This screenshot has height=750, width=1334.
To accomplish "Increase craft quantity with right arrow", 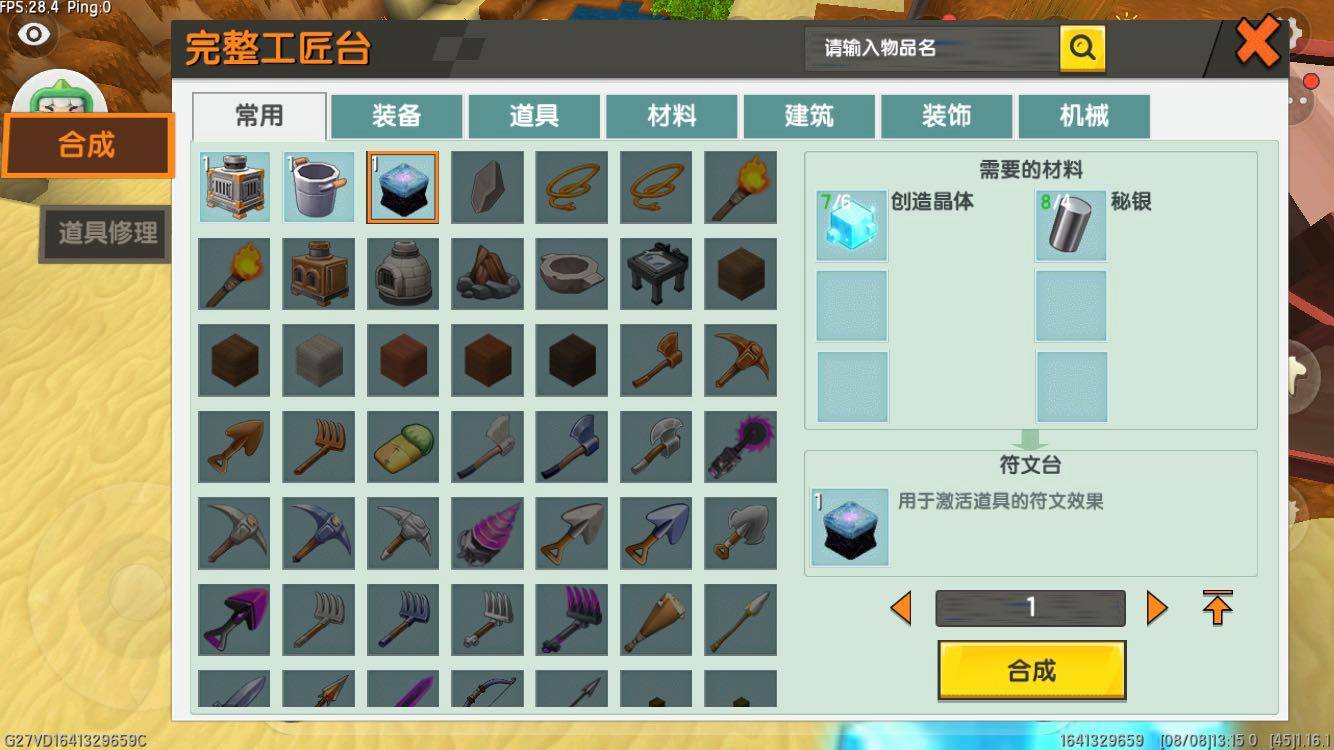I will pos(1158,607).
